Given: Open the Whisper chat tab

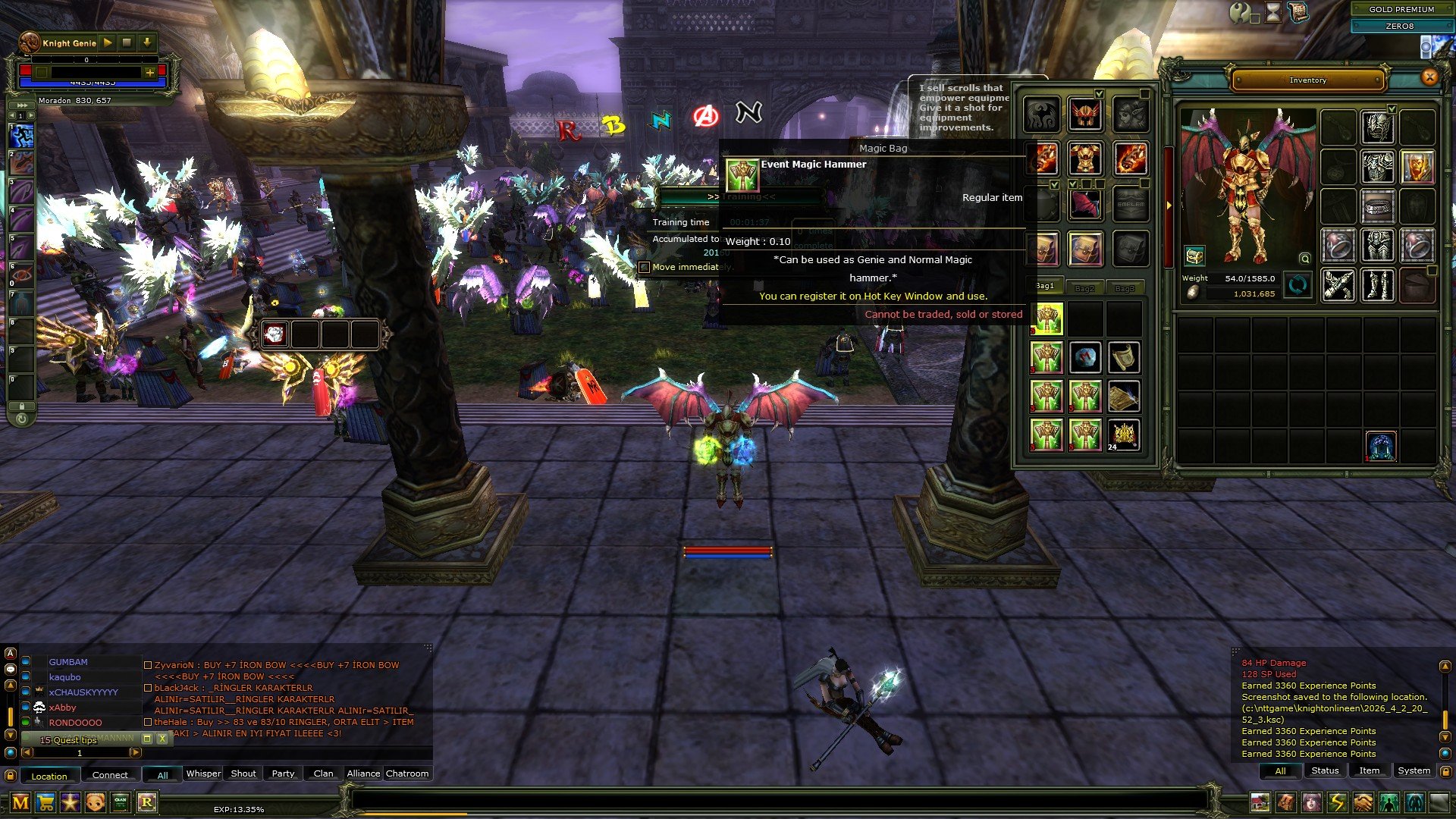Looking at the screenshot, I should click(x=203, y=773).
